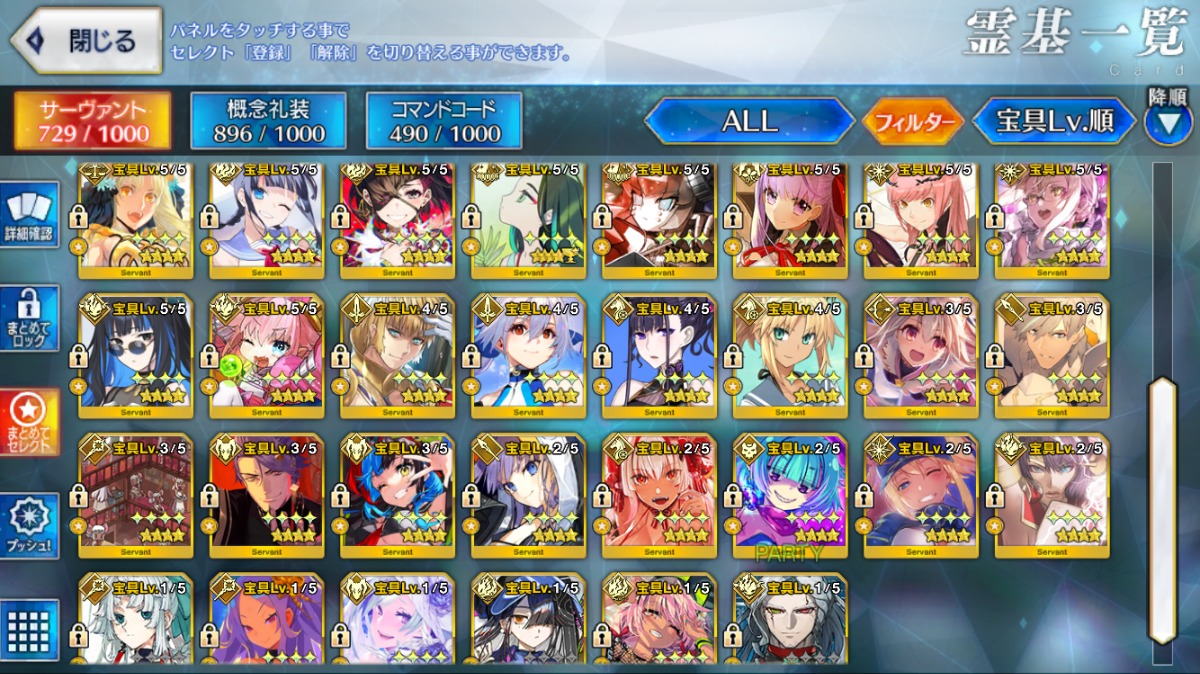Change the 宝具Lv.順 sort order
This screenshot has width=1200, height=674.
1054,122
